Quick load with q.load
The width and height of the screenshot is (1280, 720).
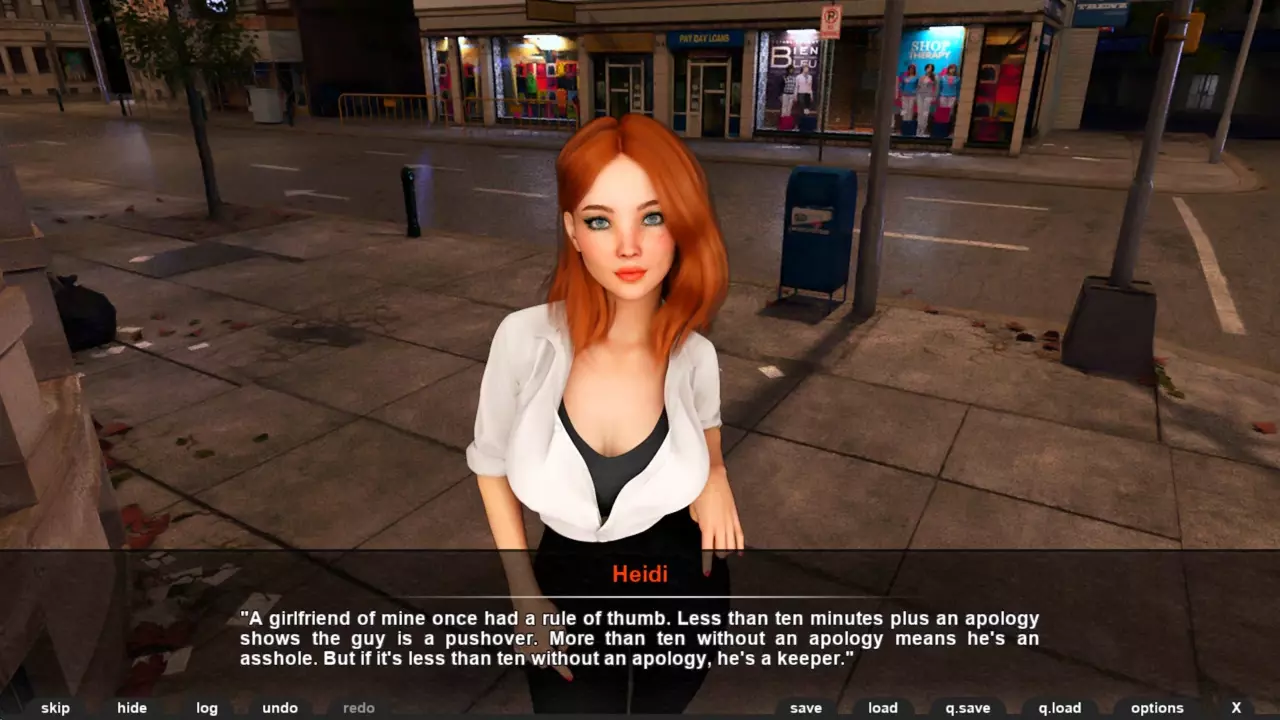1060,708
